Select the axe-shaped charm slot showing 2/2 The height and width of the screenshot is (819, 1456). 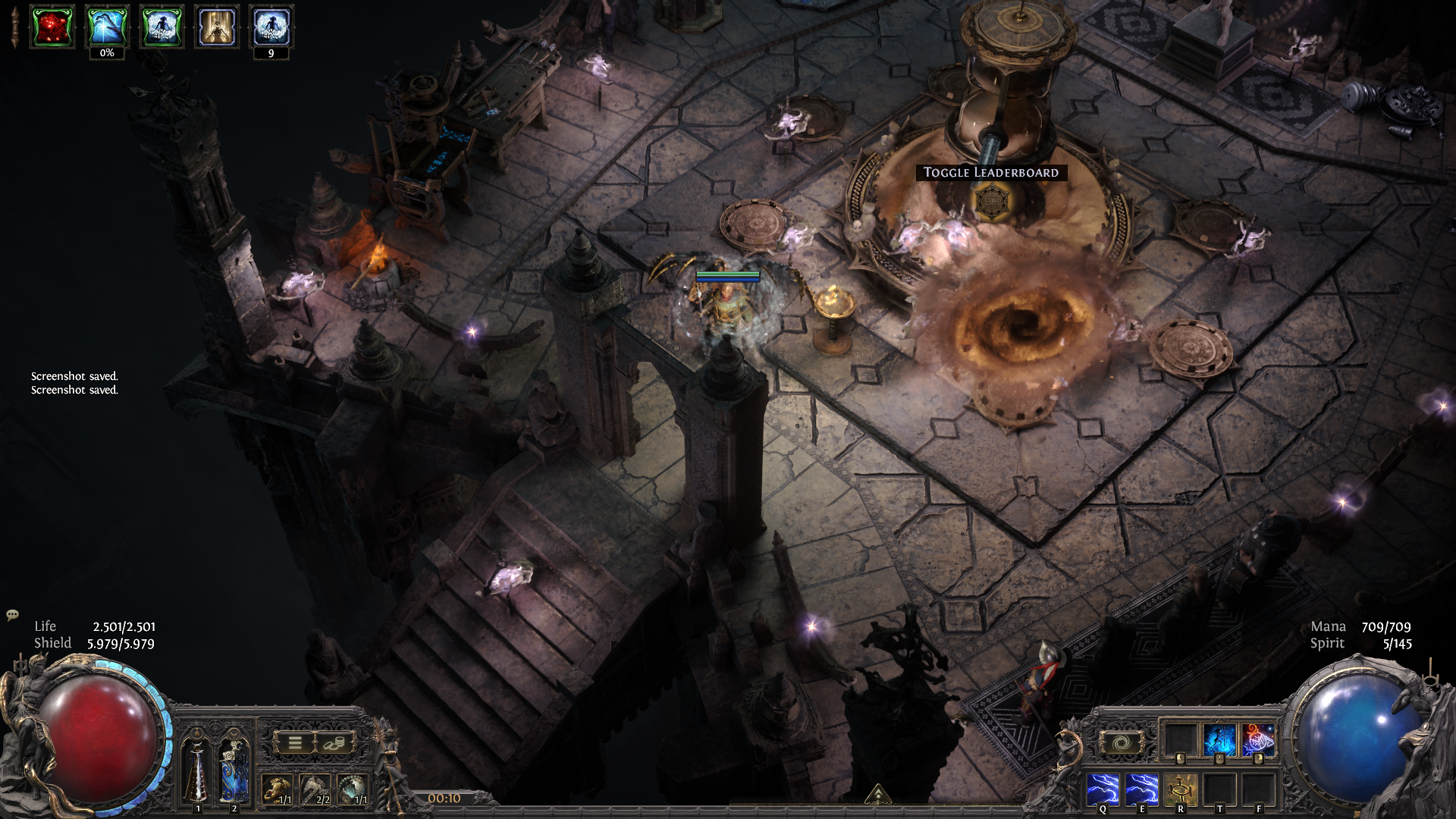315,790
